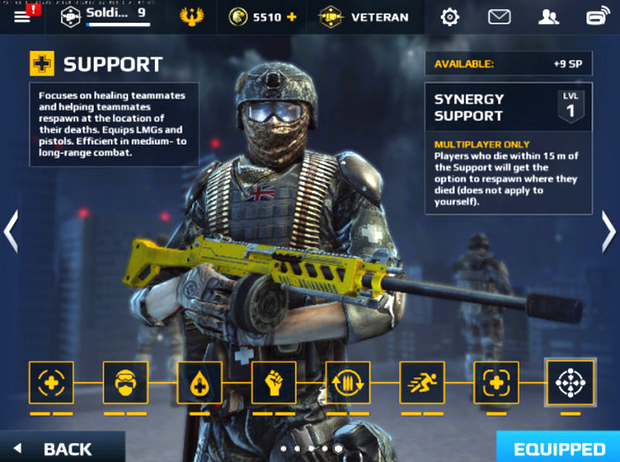Click the golden winged emblem icon

191,17
